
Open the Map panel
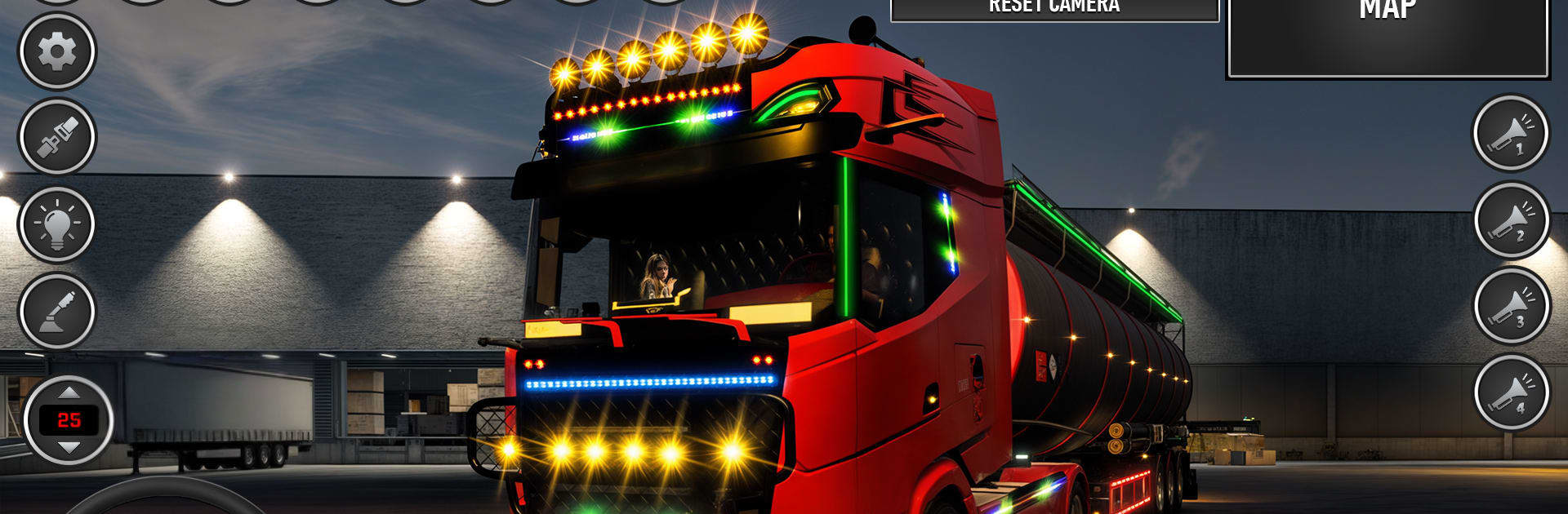1388,37
